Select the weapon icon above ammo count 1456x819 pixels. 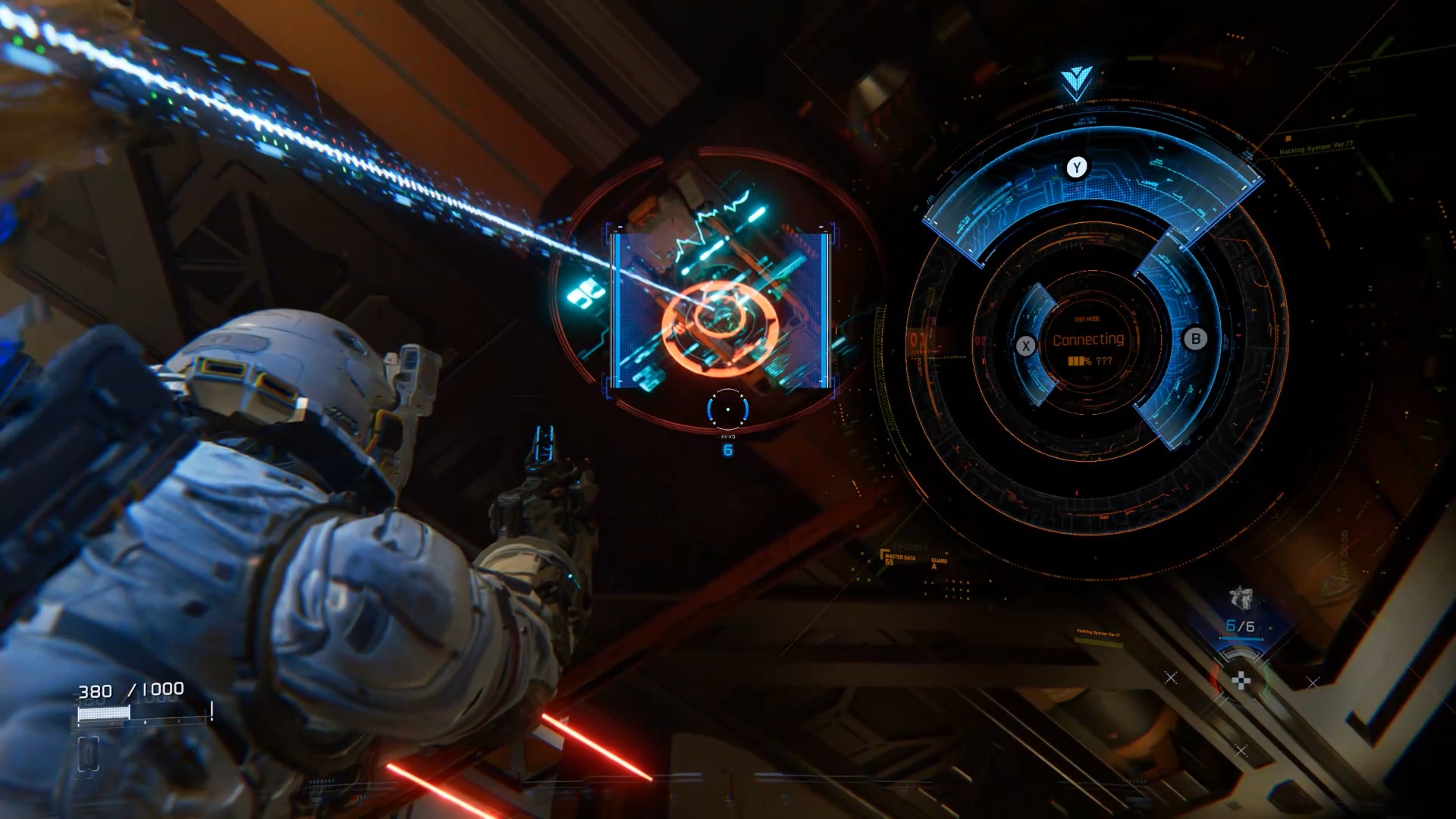[x=1241, y=598]
